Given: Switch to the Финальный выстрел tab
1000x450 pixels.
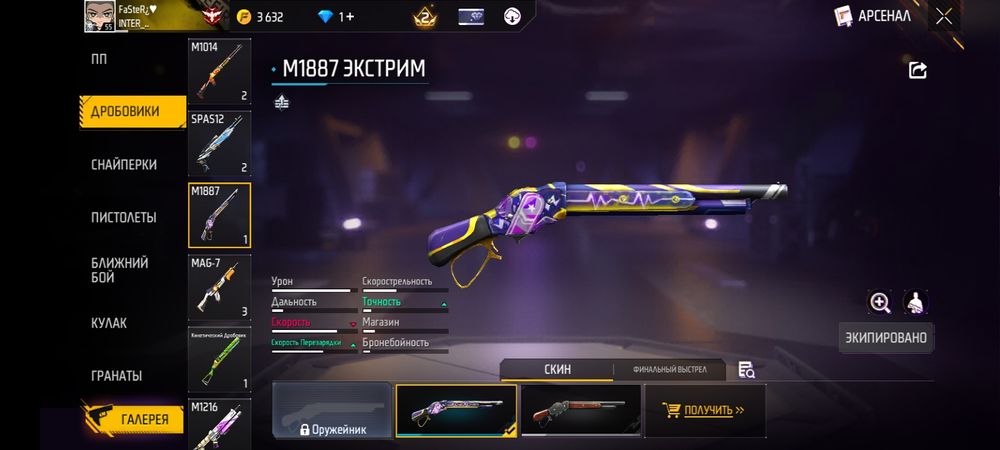Looking at the screenshot, I should tap(670, 370).
